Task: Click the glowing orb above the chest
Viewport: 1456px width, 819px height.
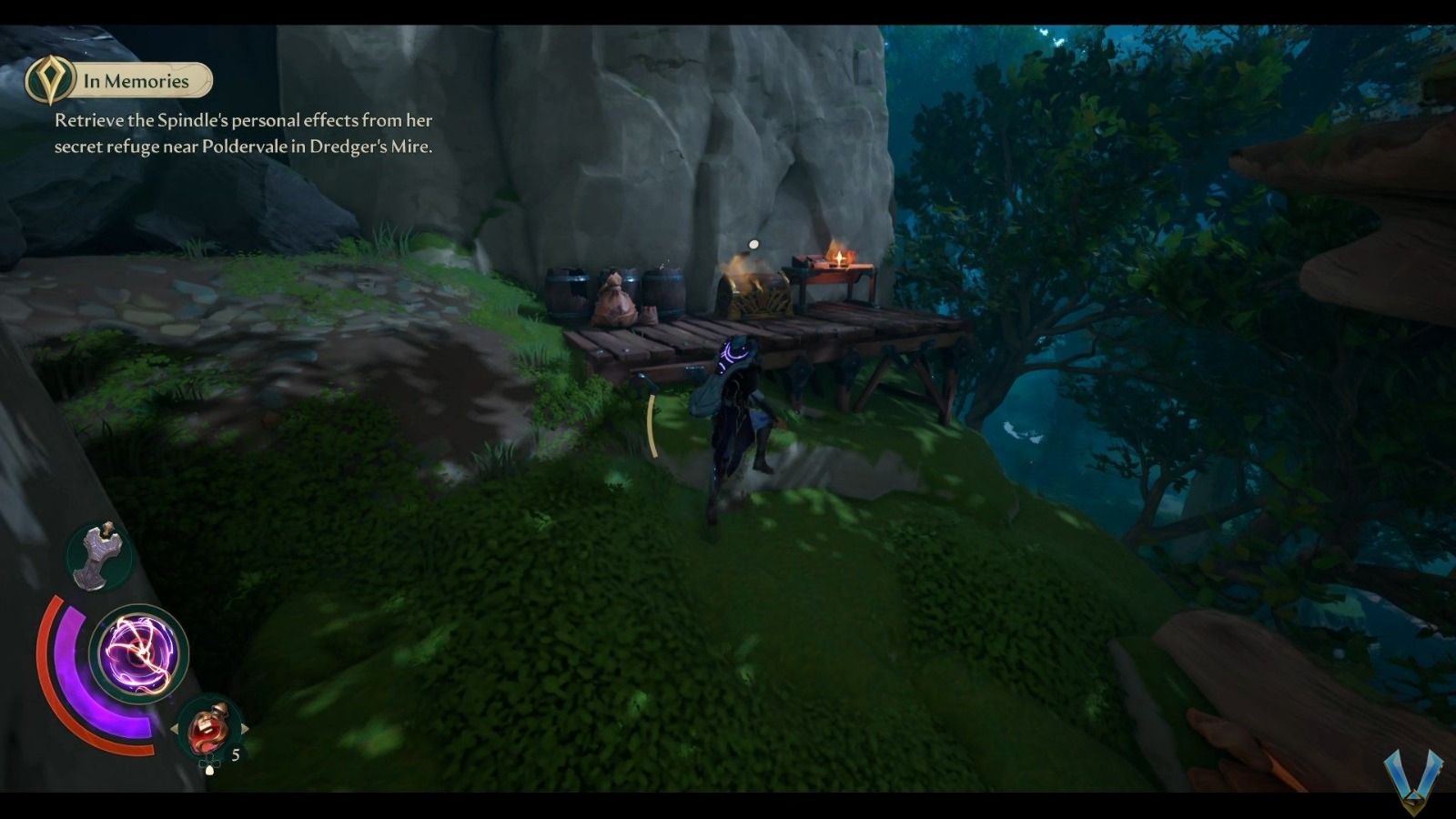Action: point(753,244)
